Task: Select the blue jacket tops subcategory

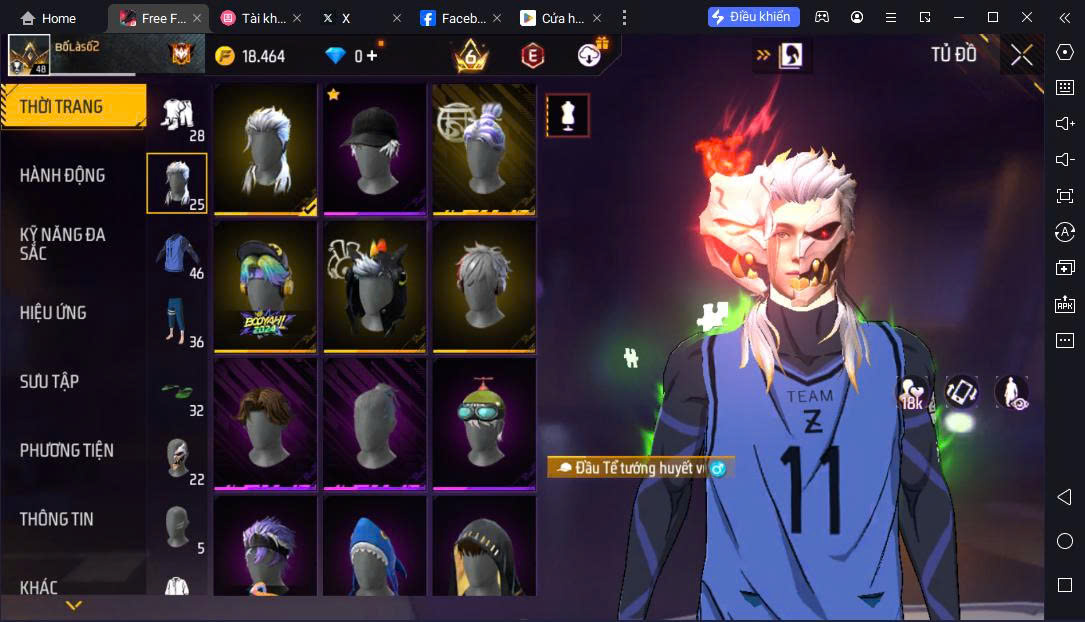Action: point(178,255)
